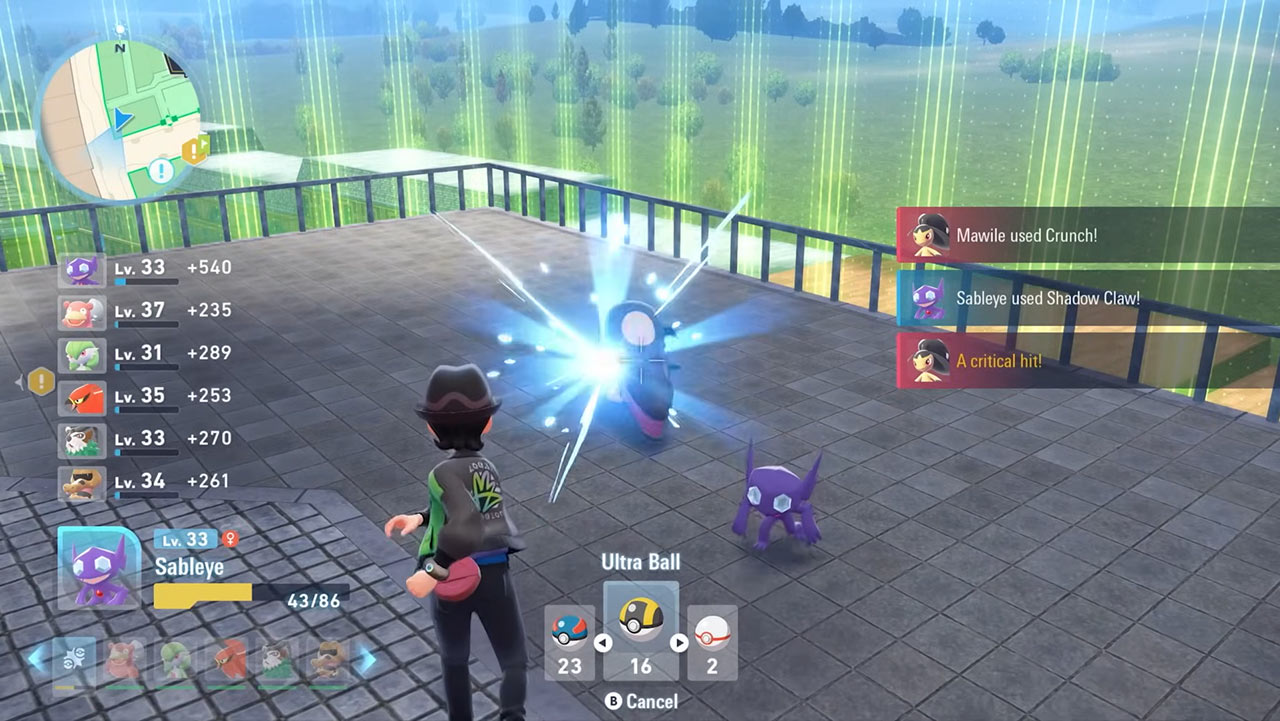Viewport: 1280px width, 721px height.
Task: Click the Talonflame icon in the party bar
Action: [230, 660]
